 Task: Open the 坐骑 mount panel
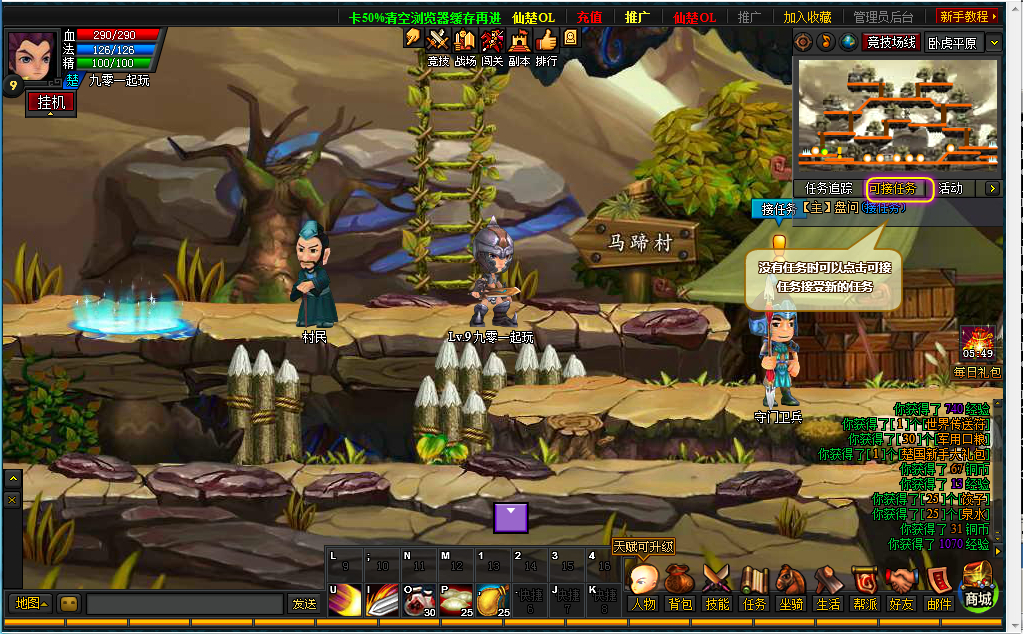pos(791,588)
